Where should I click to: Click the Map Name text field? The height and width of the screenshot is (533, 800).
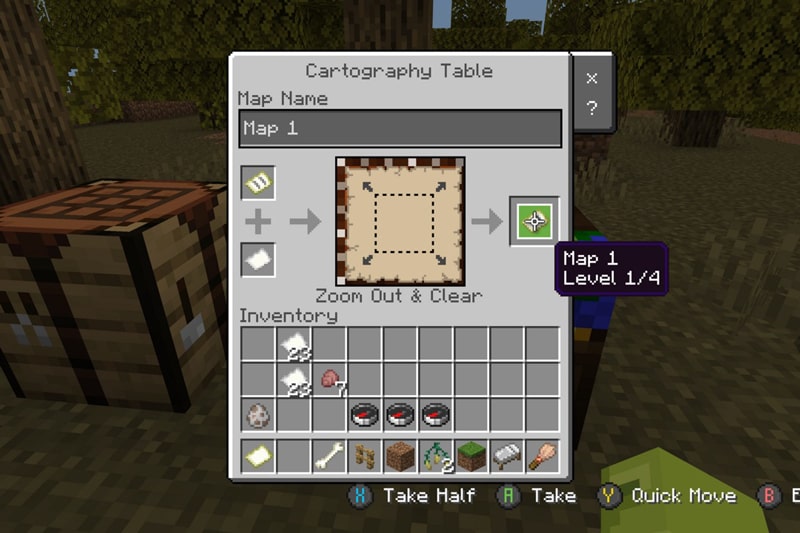click(400, 129)
